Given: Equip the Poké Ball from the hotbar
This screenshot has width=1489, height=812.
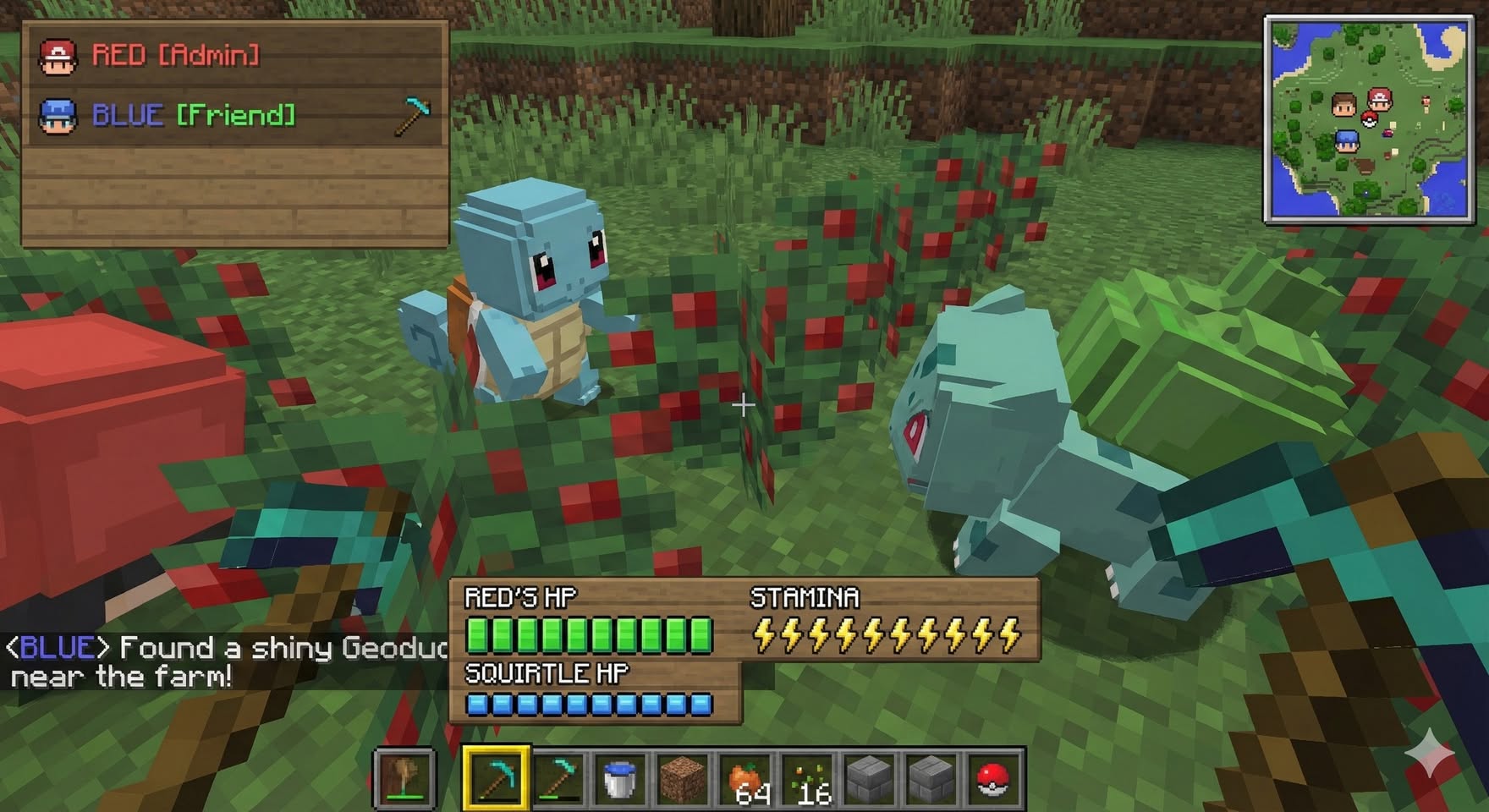Looking at the screenshot, I should pos(992,778).
